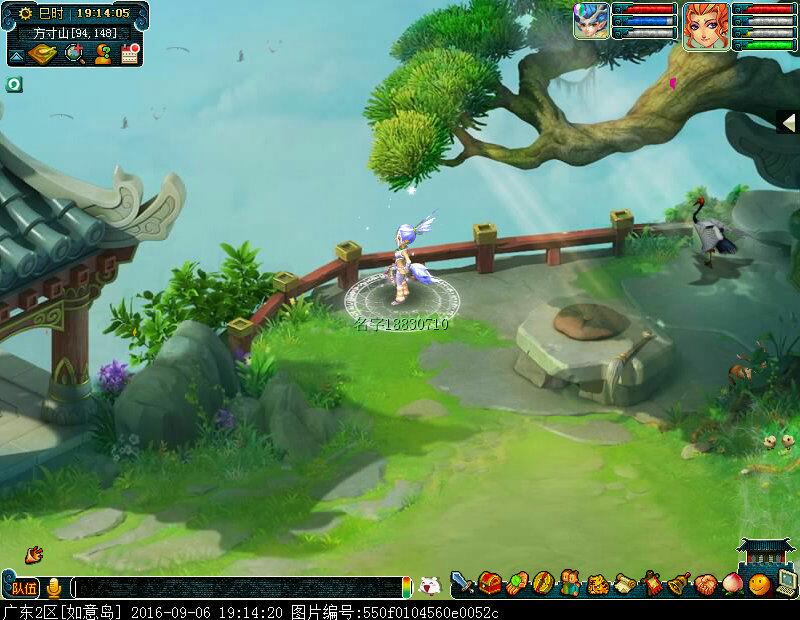
Task: Open the emoticon picker with the white face
Action: point(428,586)
